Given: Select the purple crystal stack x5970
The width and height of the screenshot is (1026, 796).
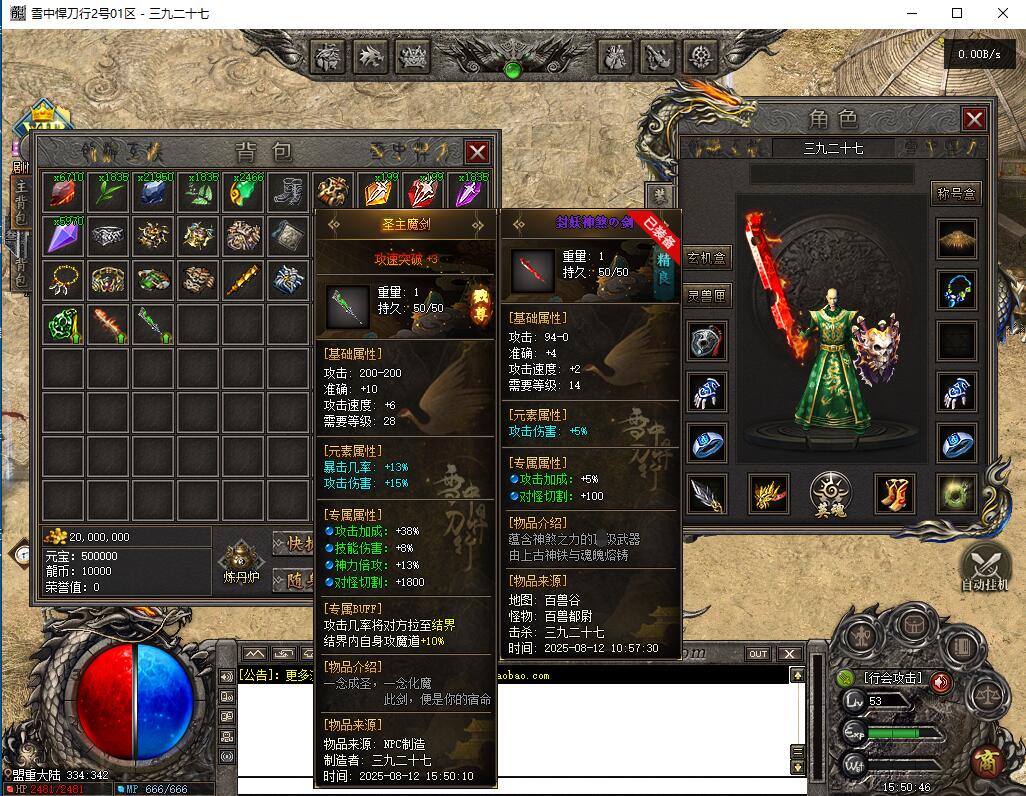Looking at the screenshot, I should [63, 236].
